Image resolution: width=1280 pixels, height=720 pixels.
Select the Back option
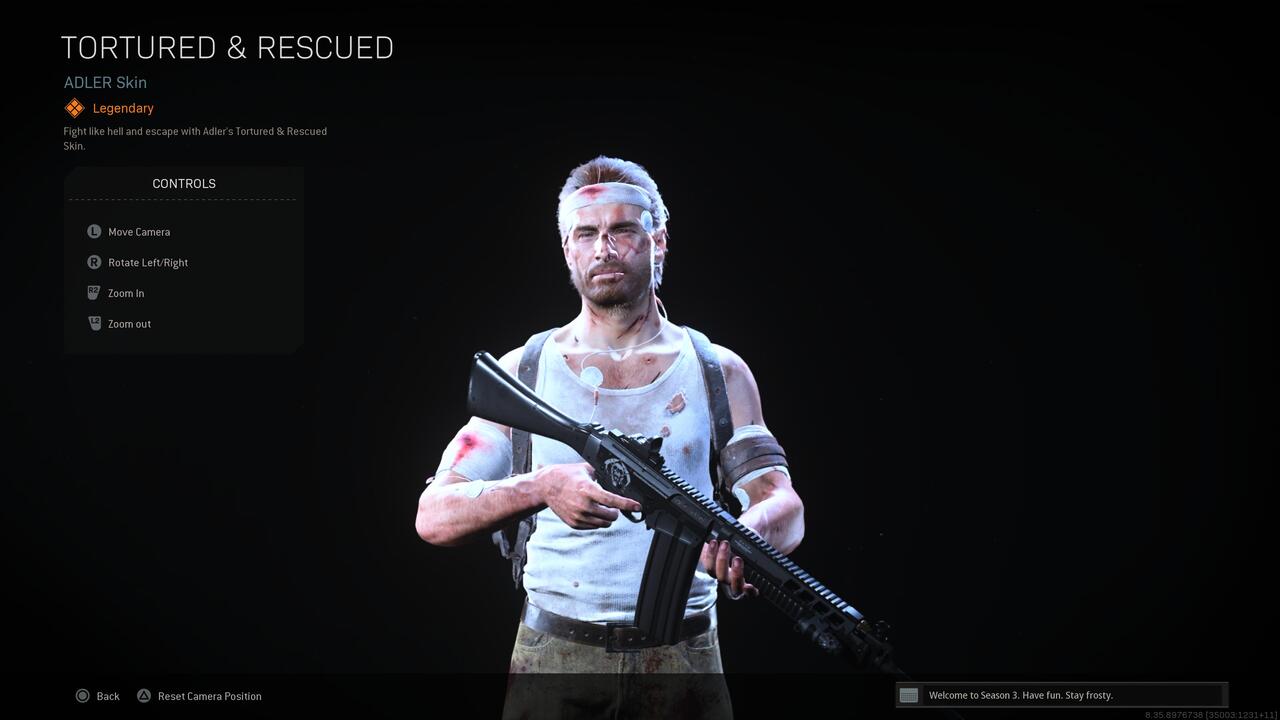click(107, 695)
